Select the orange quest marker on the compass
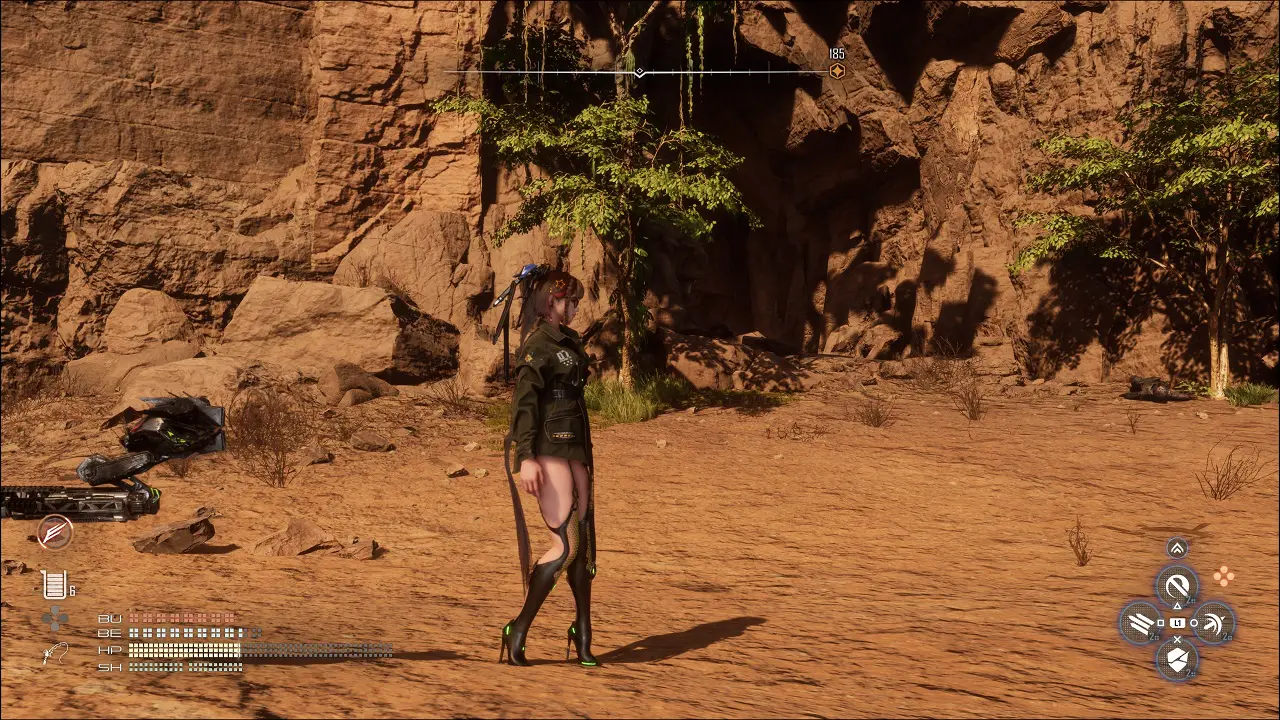 pyautogui.click(x=837, y=71)
